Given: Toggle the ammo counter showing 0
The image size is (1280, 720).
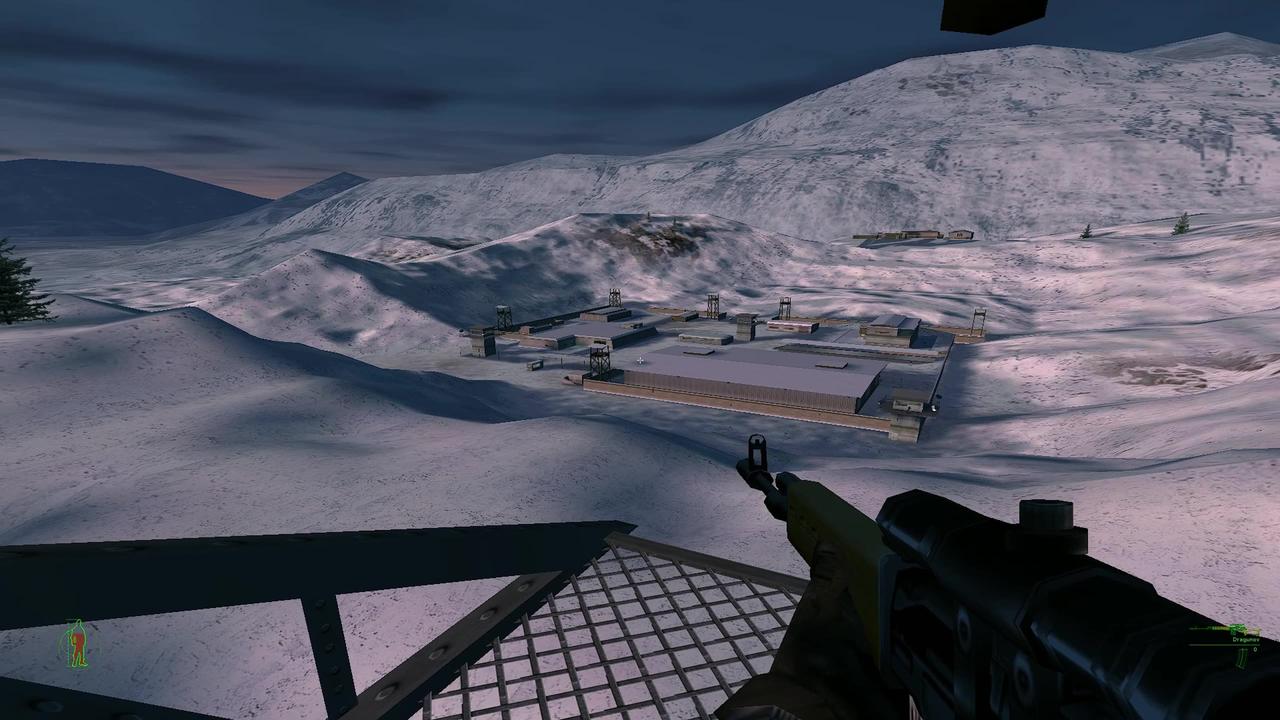Looking at the screenshot, I should pos(1255,650).
